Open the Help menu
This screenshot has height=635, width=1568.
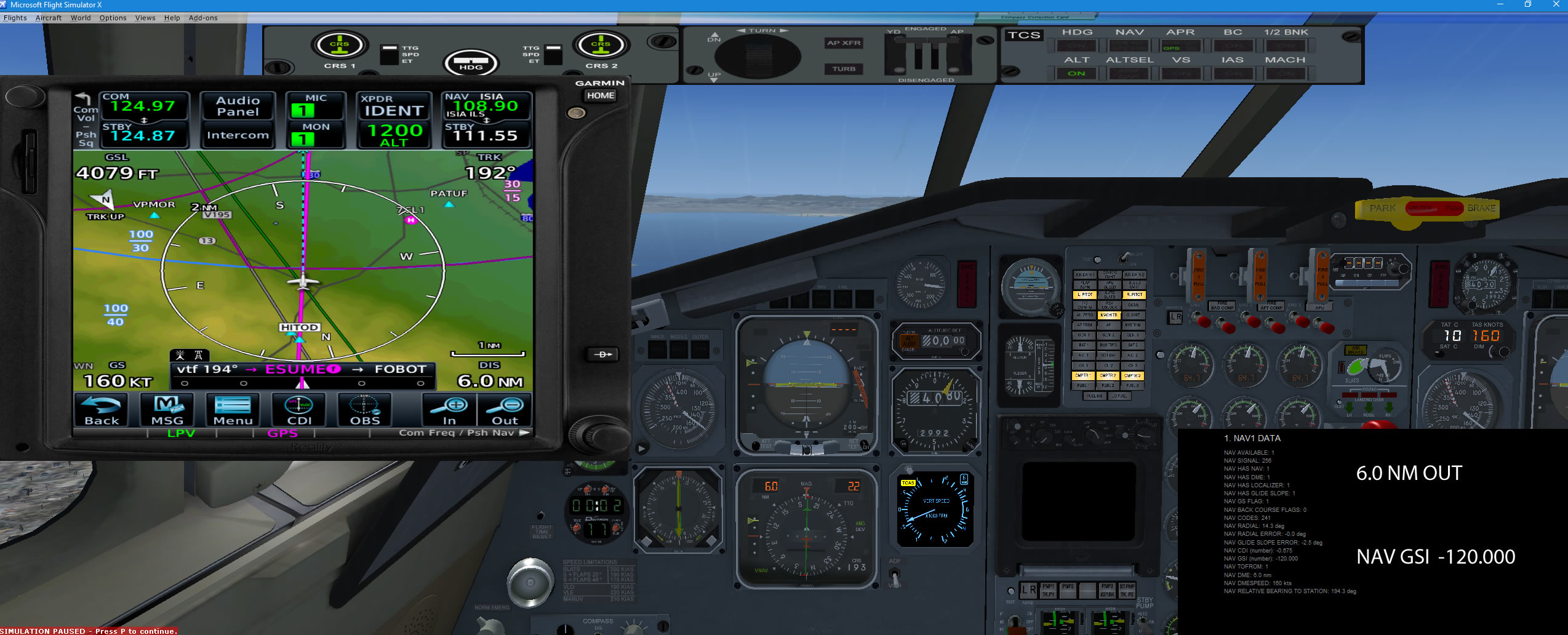[x=172, y=18]
